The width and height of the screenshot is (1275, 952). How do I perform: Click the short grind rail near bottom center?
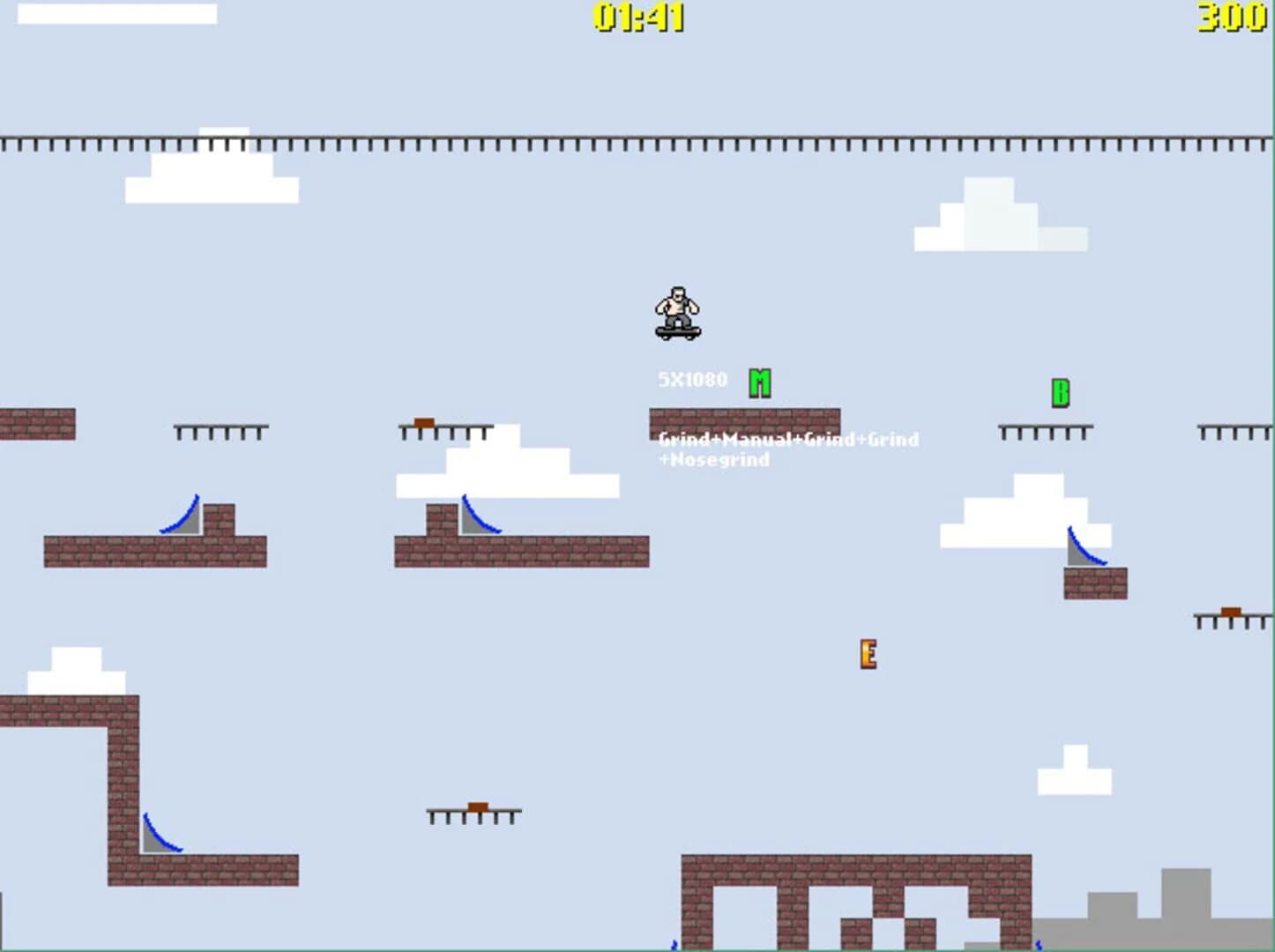(473, 812)
